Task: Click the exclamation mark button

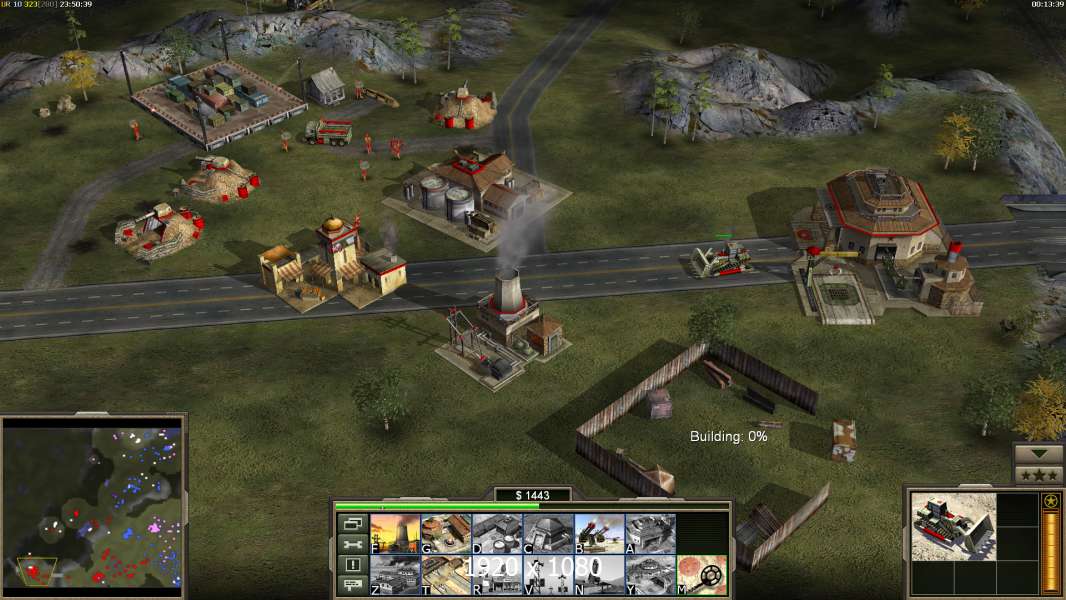Action: pyautogui.click(x=352, y=565)
